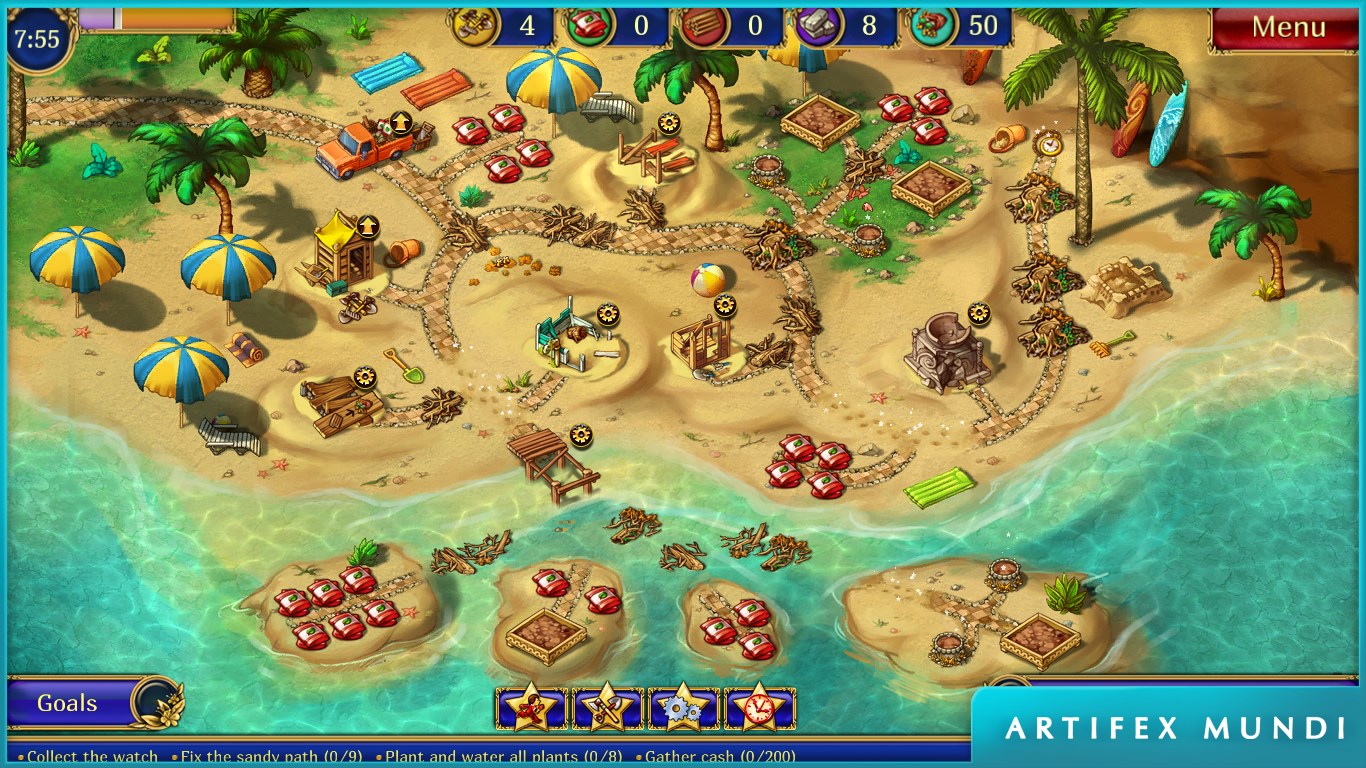Open the Menu button
The width and height of the screenshot is (1366, 768).
(1288, 28)
